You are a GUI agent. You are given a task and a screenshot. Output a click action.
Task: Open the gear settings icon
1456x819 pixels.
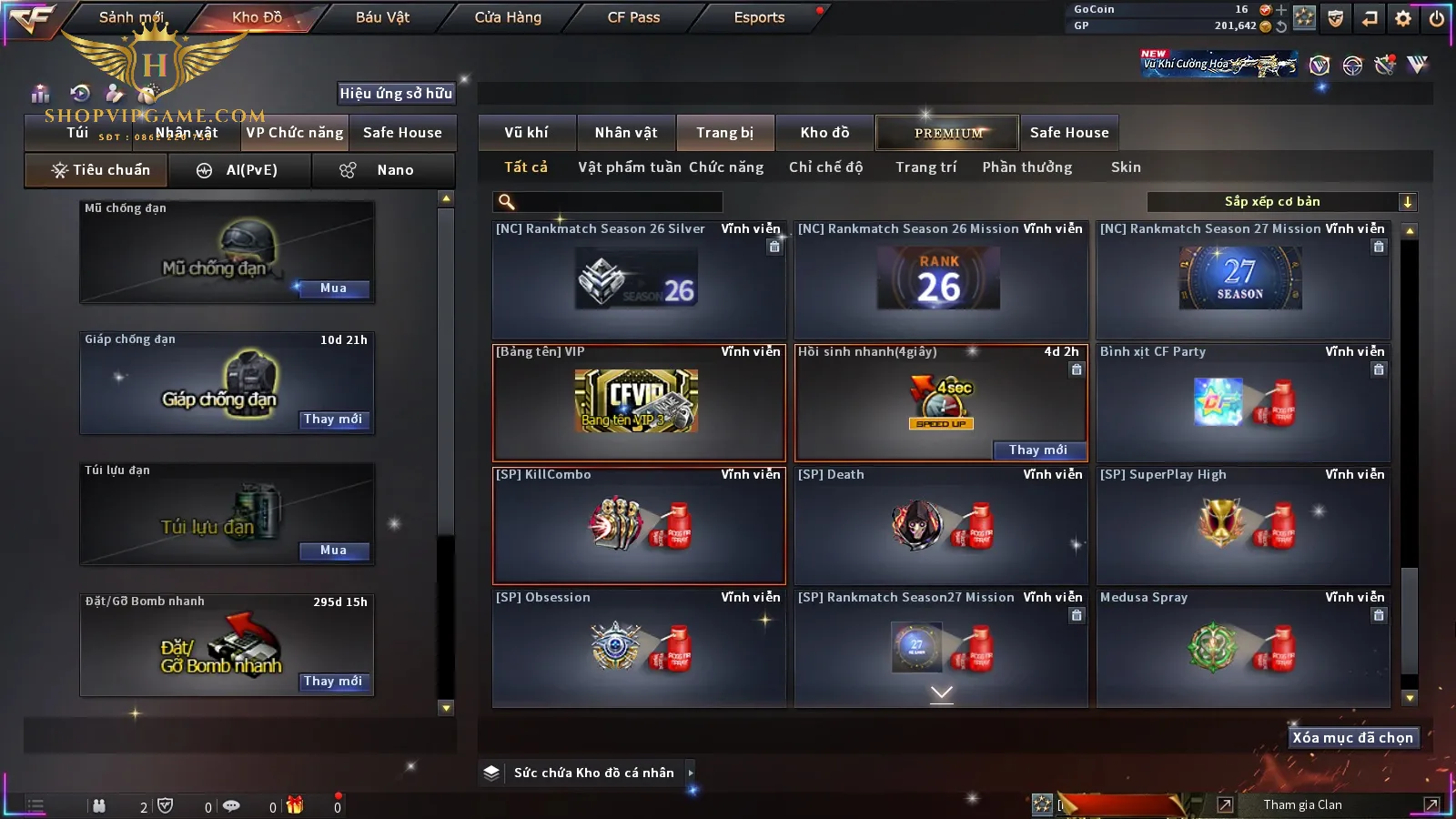pyautogui.click(x=1403, y=18)
